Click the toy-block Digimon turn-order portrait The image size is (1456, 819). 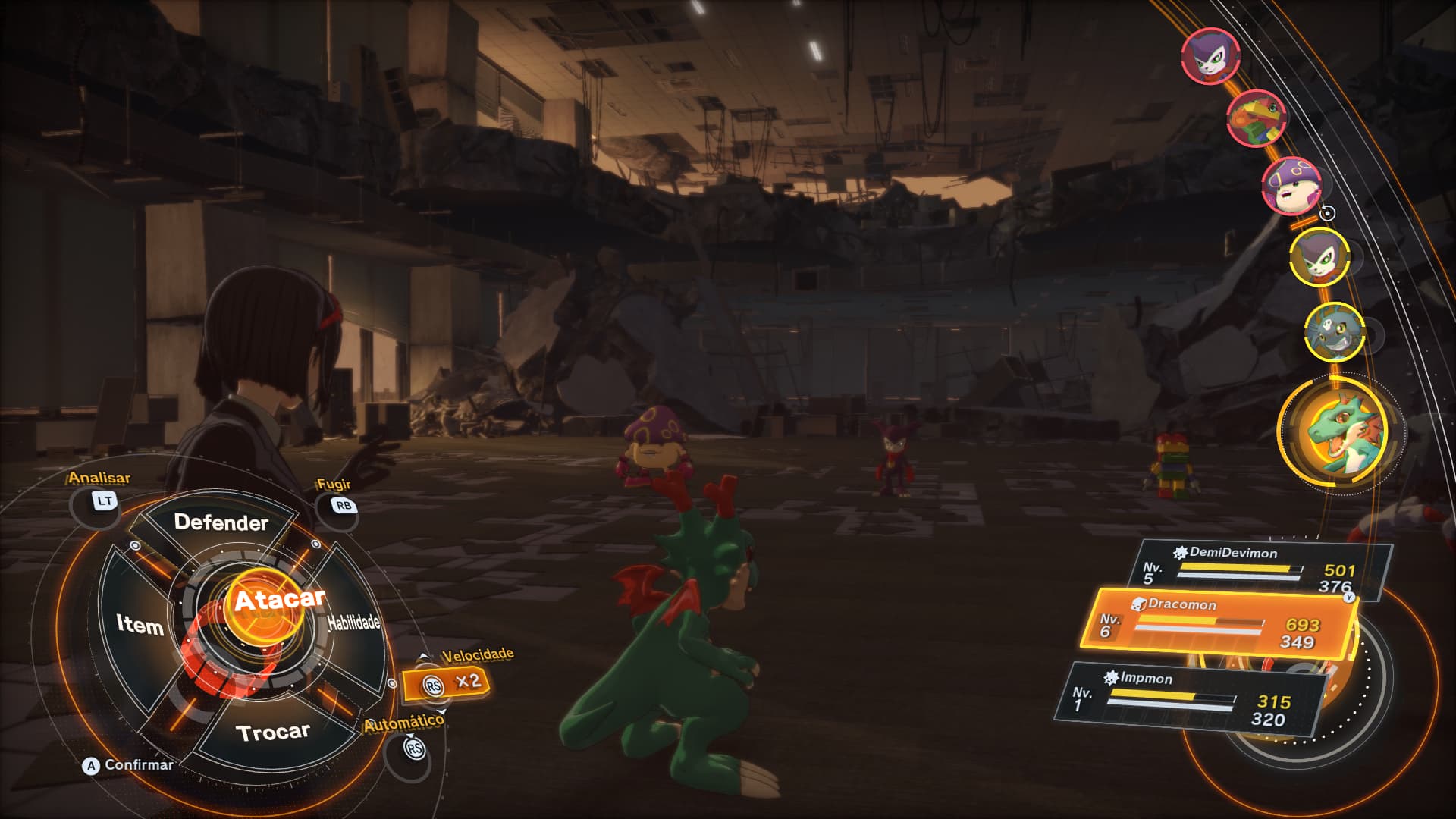1256,118
